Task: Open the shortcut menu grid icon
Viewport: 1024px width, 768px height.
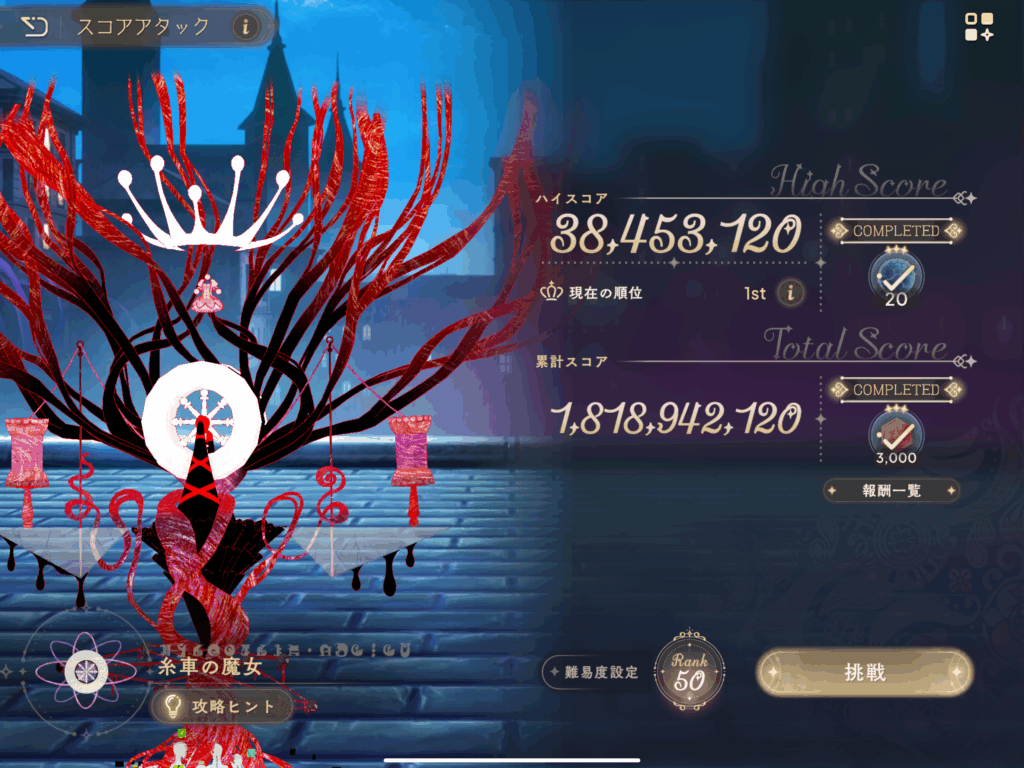Action: coord(978,27)
